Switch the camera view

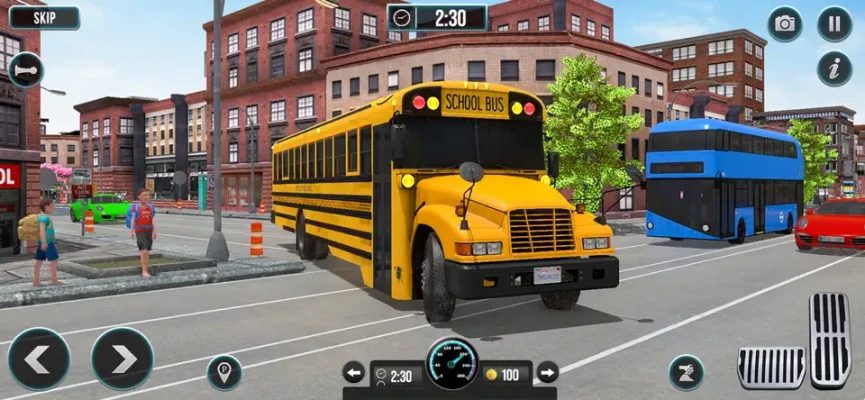click(x=785, y=24)
